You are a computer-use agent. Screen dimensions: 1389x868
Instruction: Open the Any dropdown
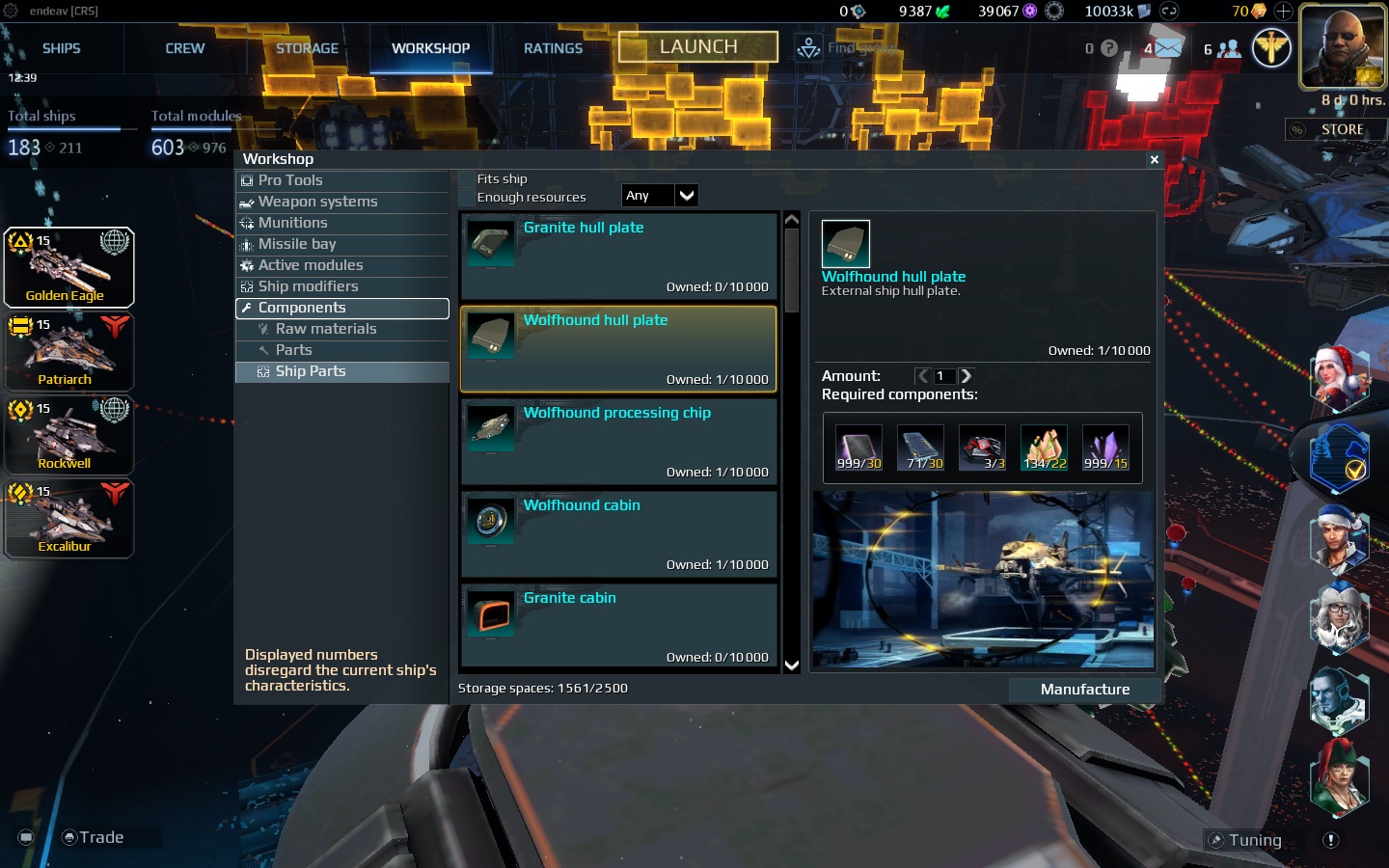pyautogui.click(x=660, y=195)
